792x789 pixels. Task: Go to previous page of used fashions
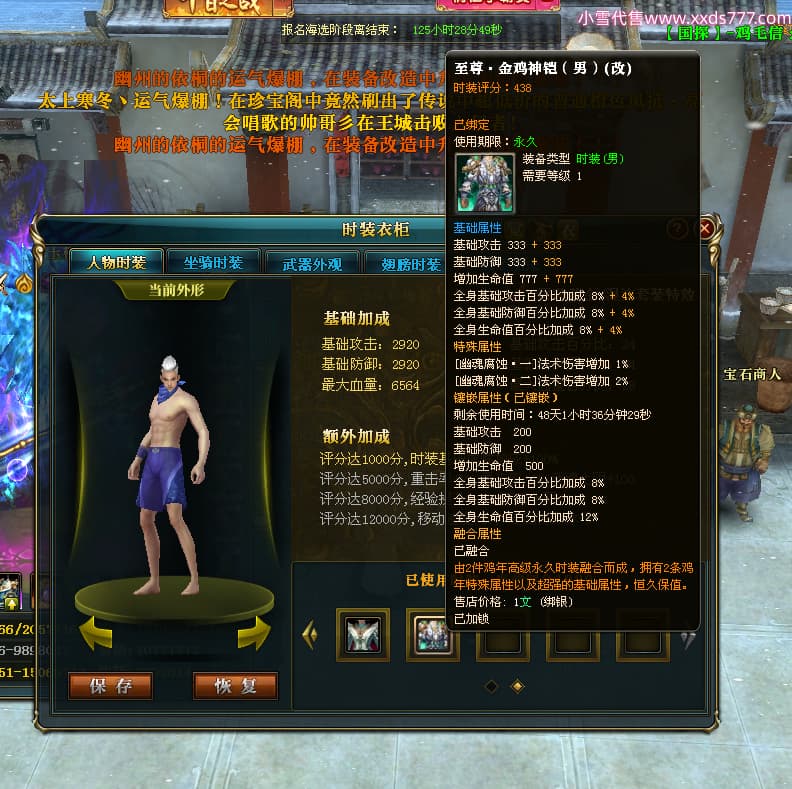310,634
